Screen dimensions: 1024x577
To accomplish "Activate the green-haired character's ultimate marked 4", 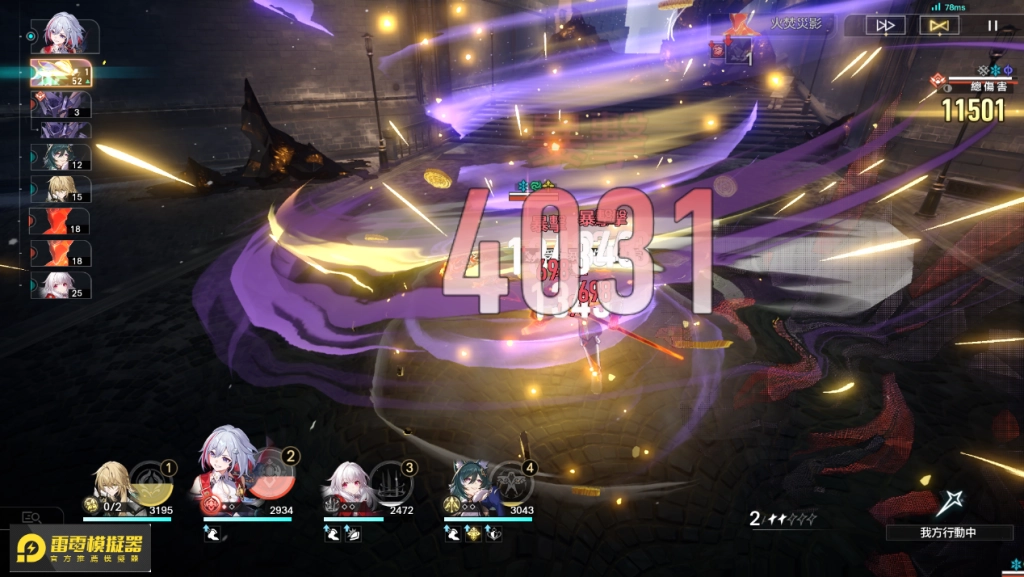I will coord(512,482).
